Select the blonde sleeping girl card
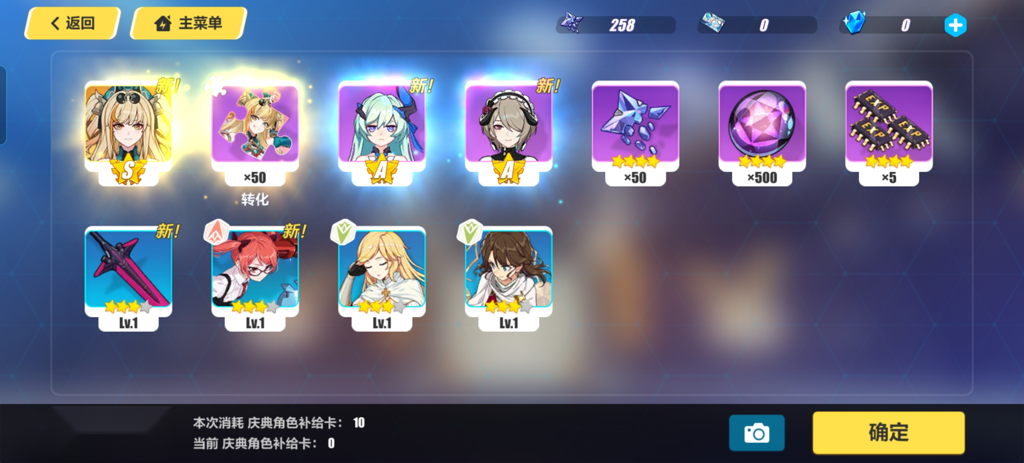Image resolution: width=1024 pixels, height=463 pixels. point(382,272)
